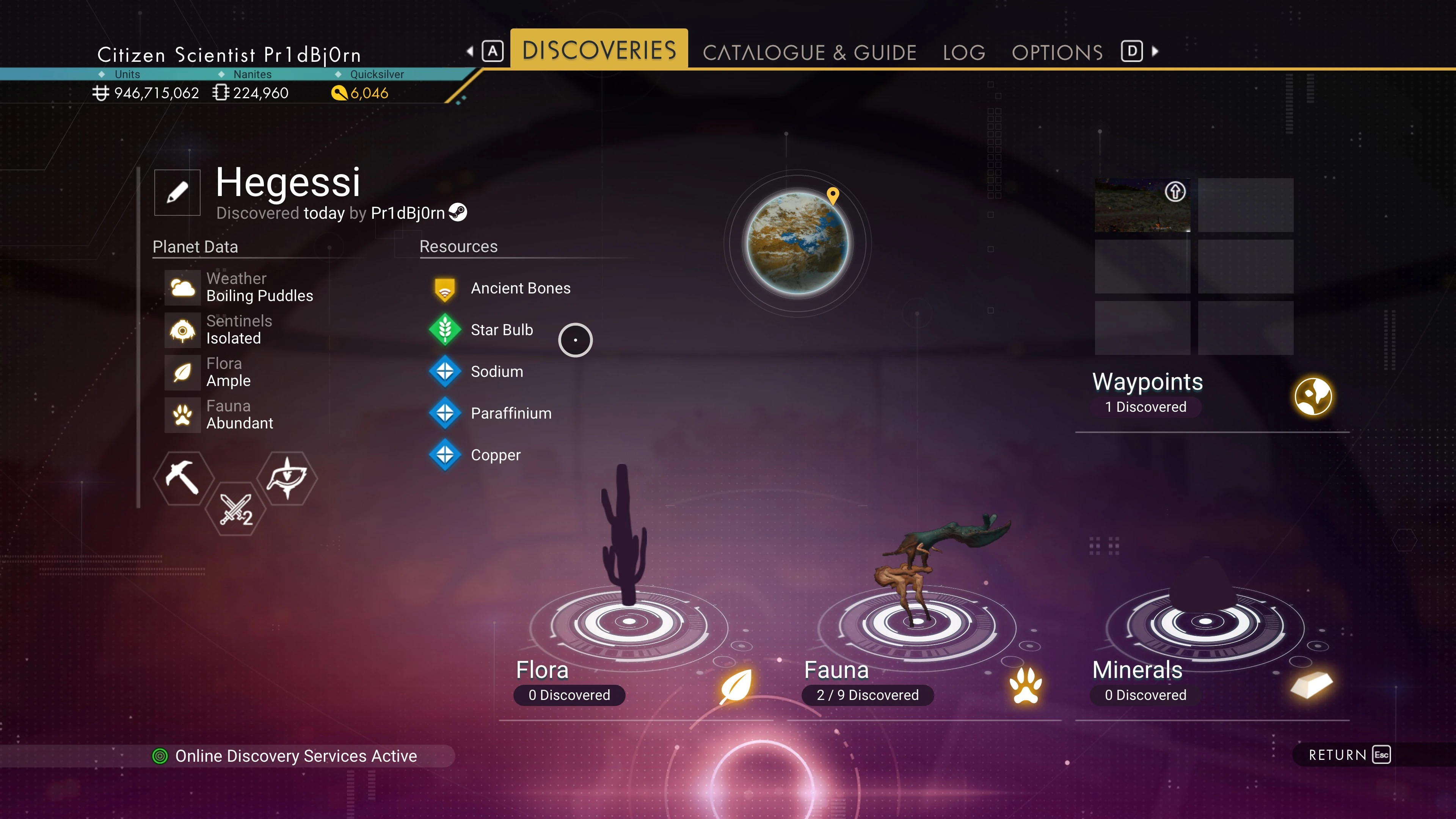Viewport: 1456px width, 819px height.
Task: Return to the previous screen
Action: tap(1348, 755)
